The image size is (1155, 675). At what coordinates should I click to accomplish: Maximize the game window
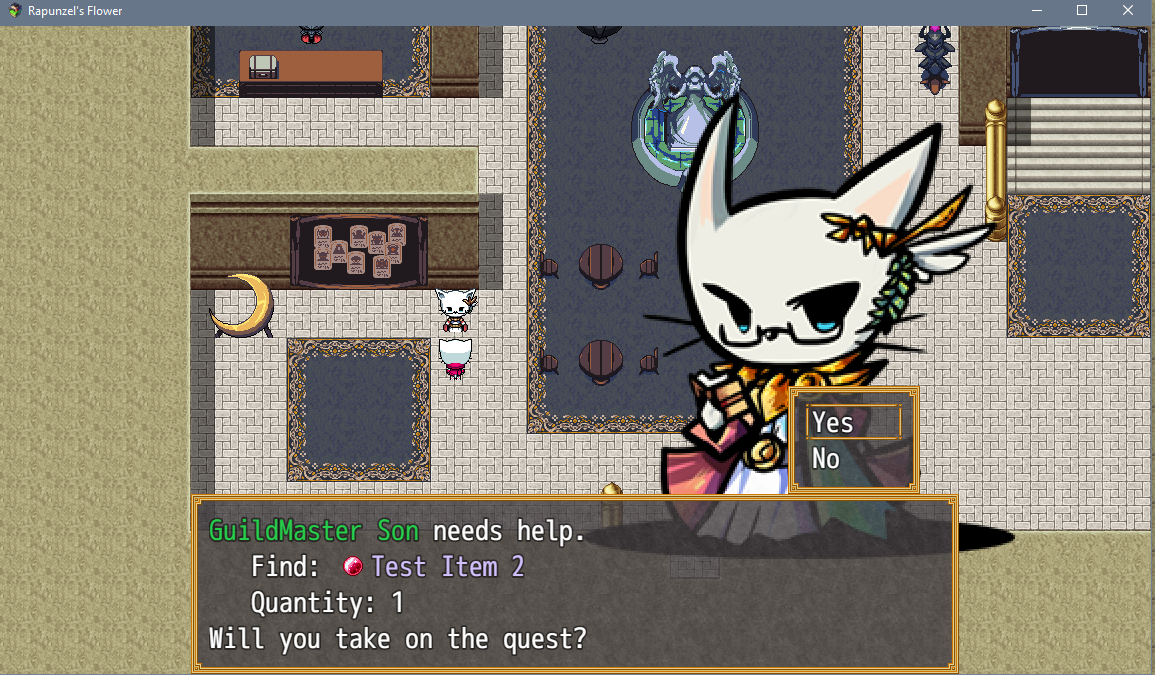click(1081, 10)
